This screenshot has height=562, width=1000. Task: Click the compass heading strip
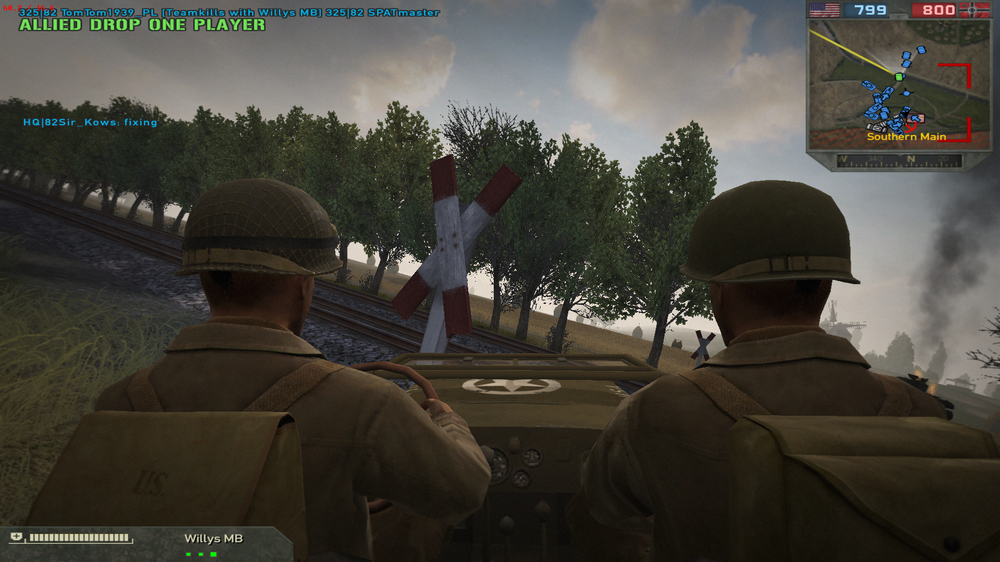point(898,160)
